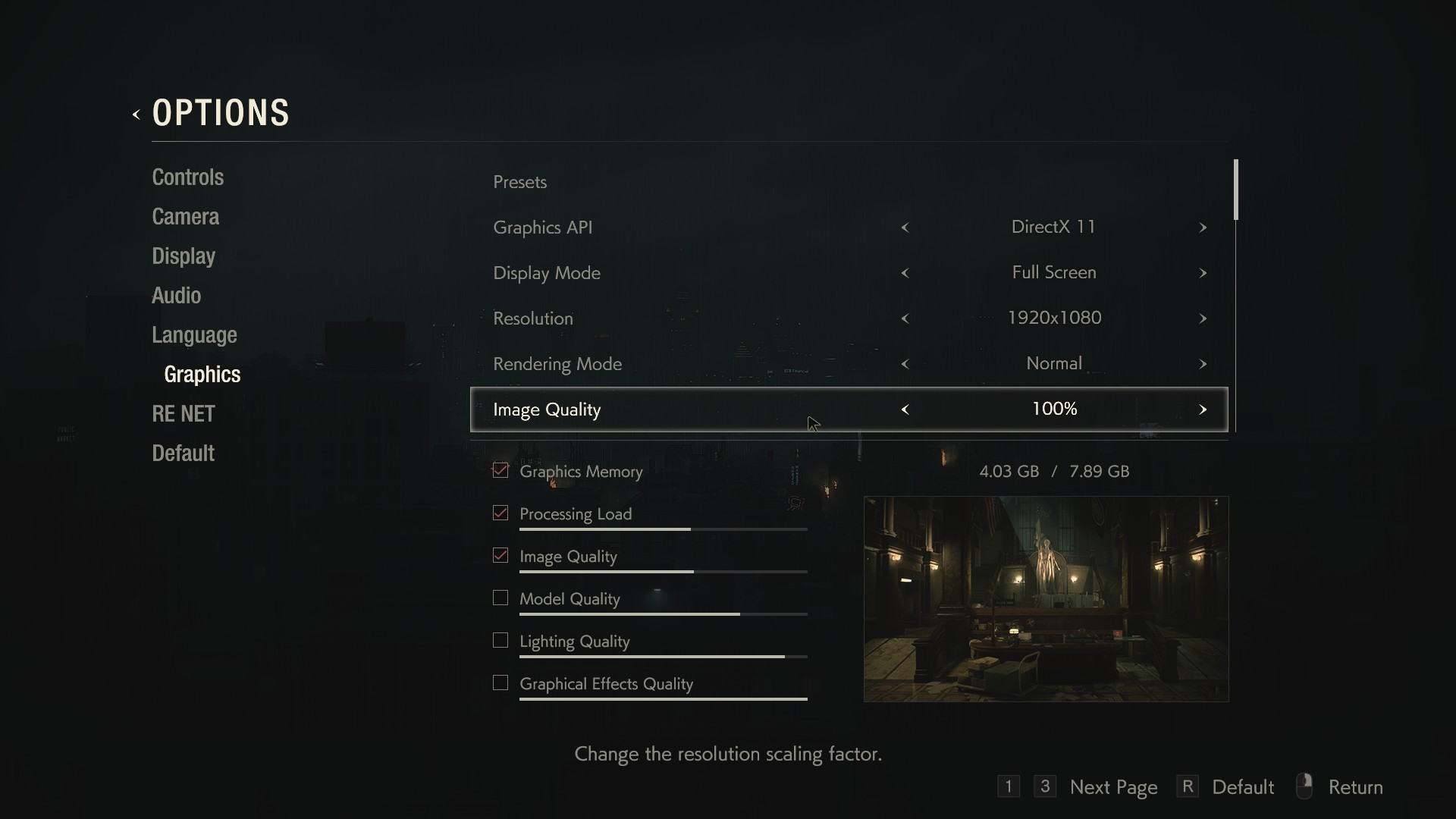Screen dimensions: 1456x819
Task: Open the RE NET options
Action: click(x=184, y=414)
